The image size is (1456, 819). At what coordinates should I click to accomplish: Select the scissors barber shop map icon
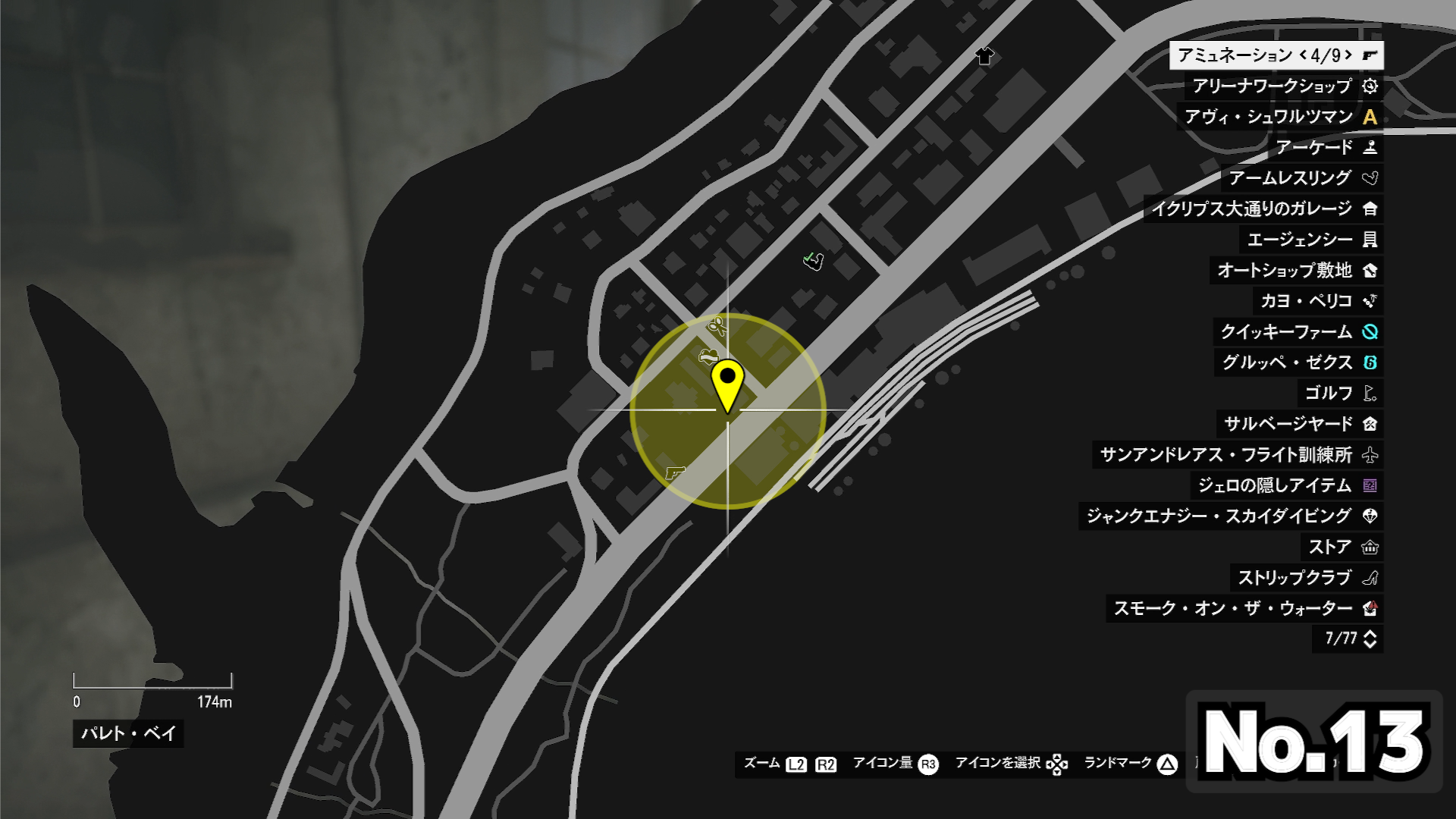click(717, 327)
